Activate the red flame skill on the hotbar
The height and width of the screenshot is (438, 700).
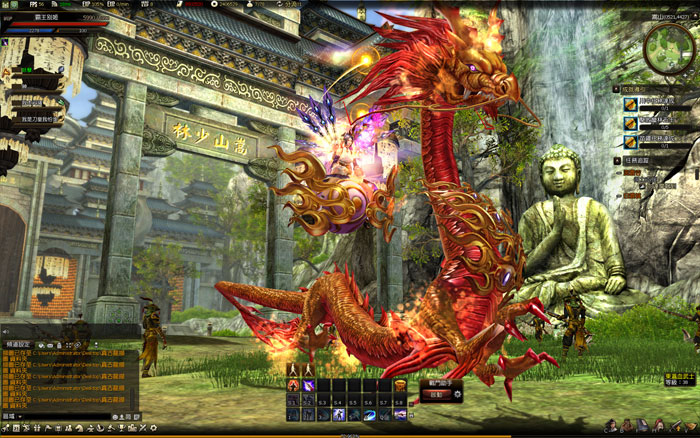pos(293,386)
